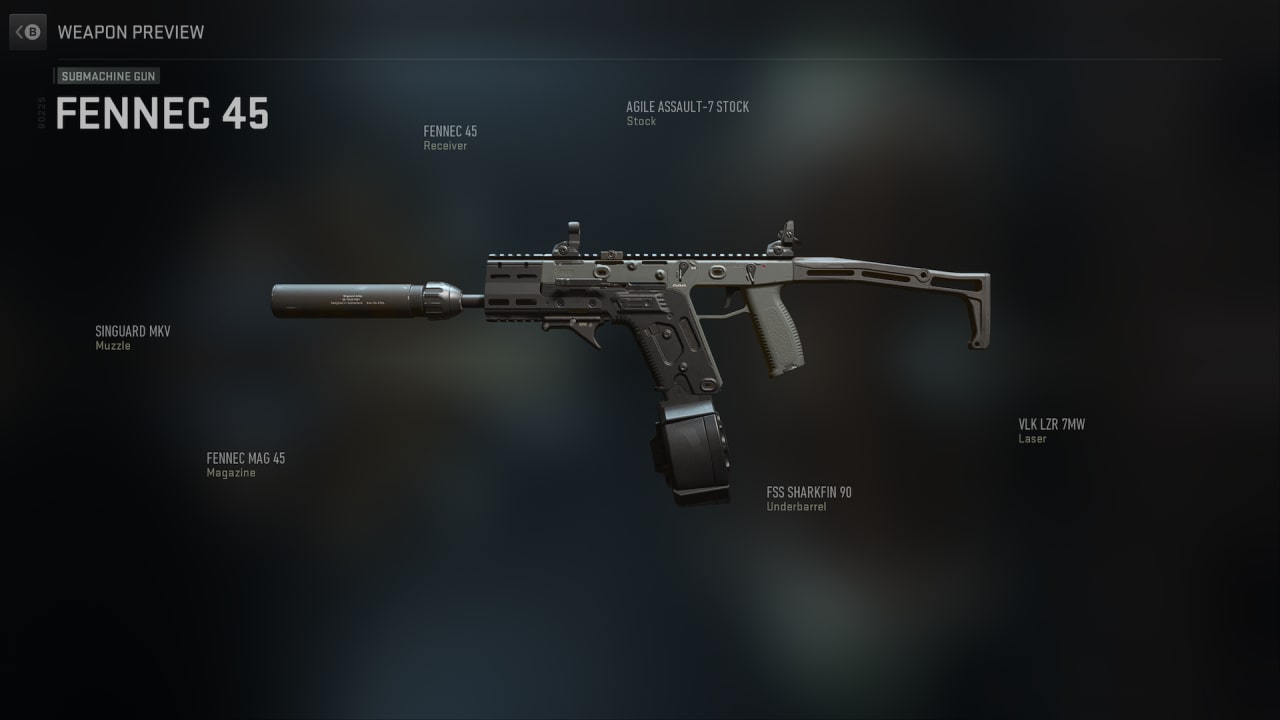Select the VLK LZR 7MW laser attachment

[x=1051, y=431]
